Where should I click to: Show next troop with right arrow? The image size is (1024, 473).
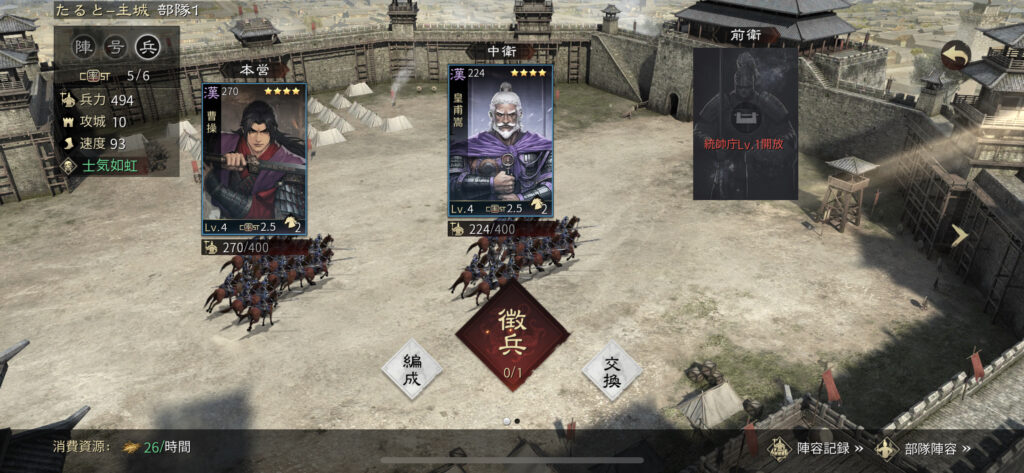click(960, 236)
